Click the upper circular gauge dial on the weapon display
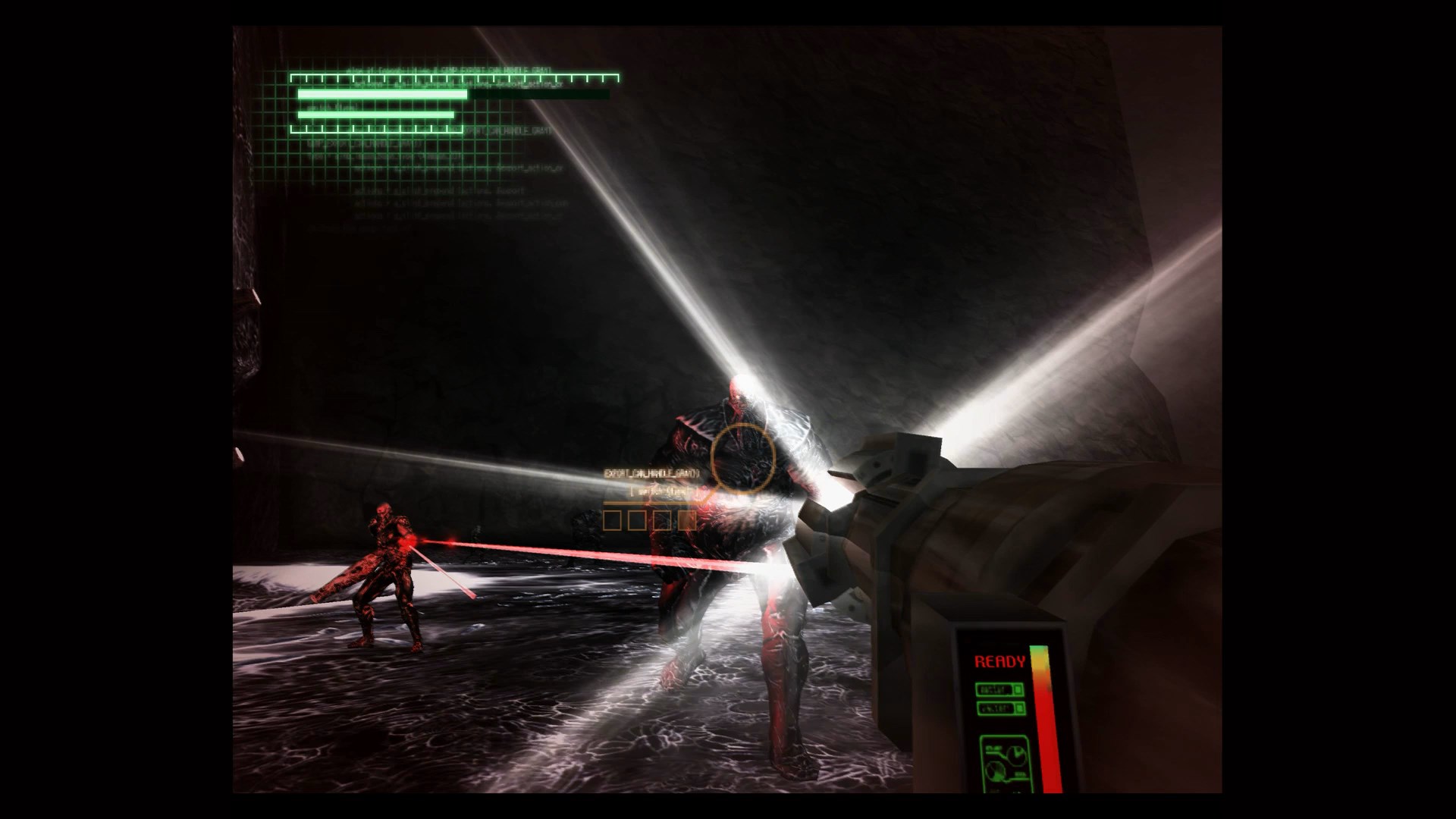 1016,755
